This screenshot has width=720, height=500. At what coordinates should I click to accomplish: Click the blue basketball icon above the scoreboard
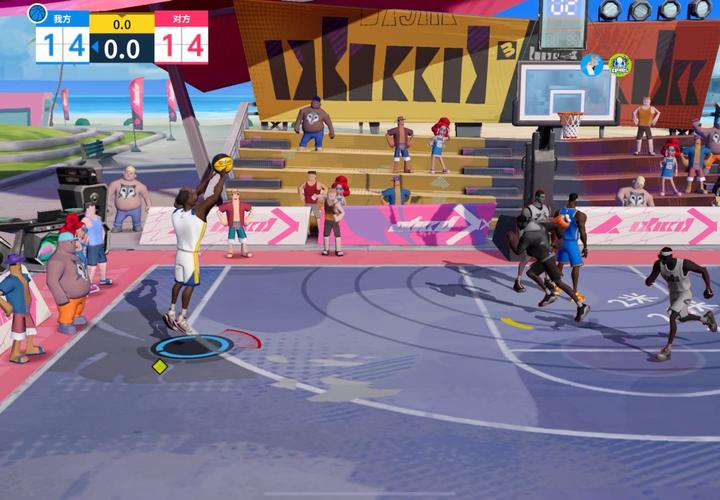point(38,13)
